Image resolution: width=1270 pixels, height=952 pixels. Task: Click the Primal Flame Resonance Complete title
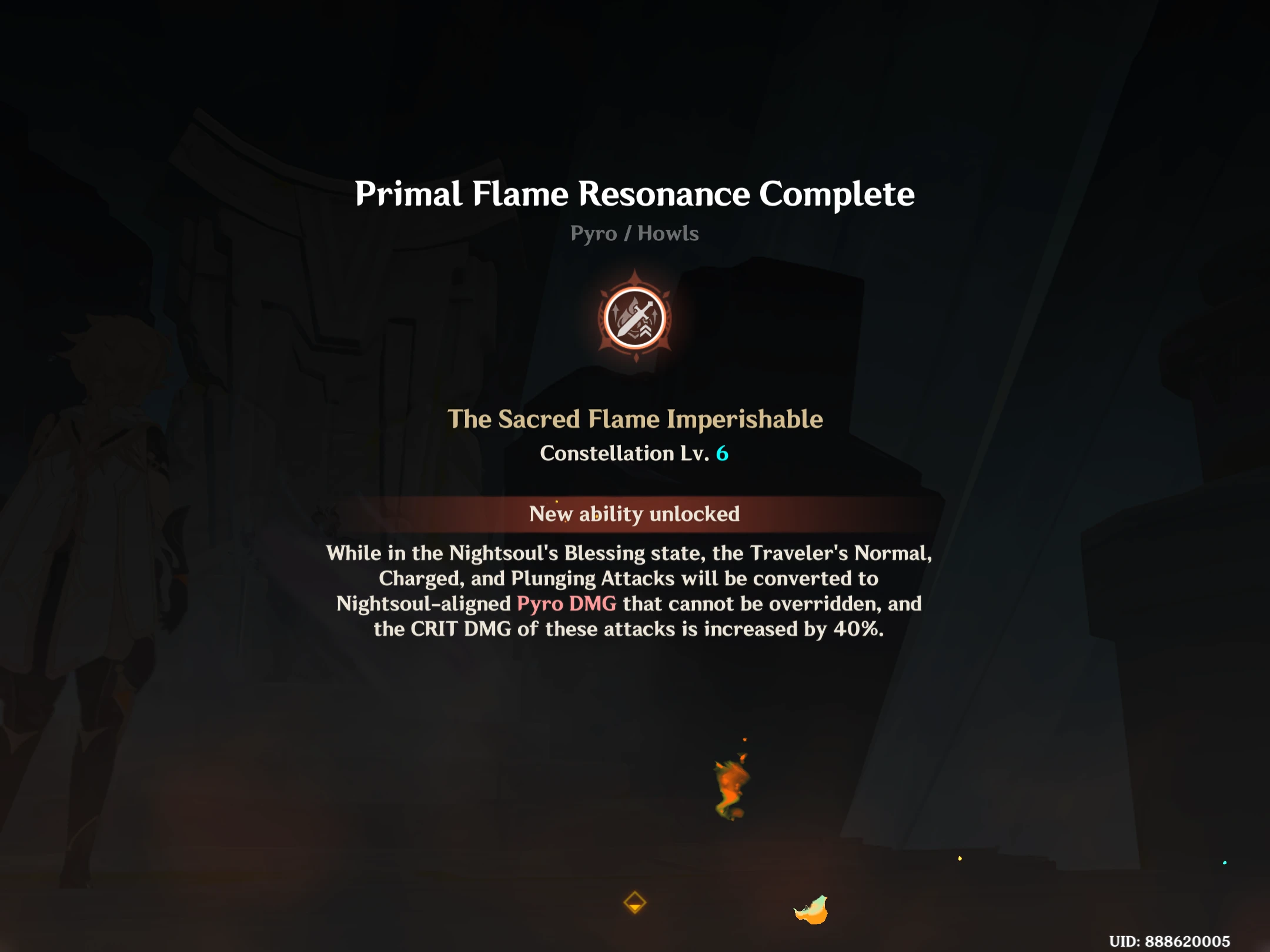635,194
